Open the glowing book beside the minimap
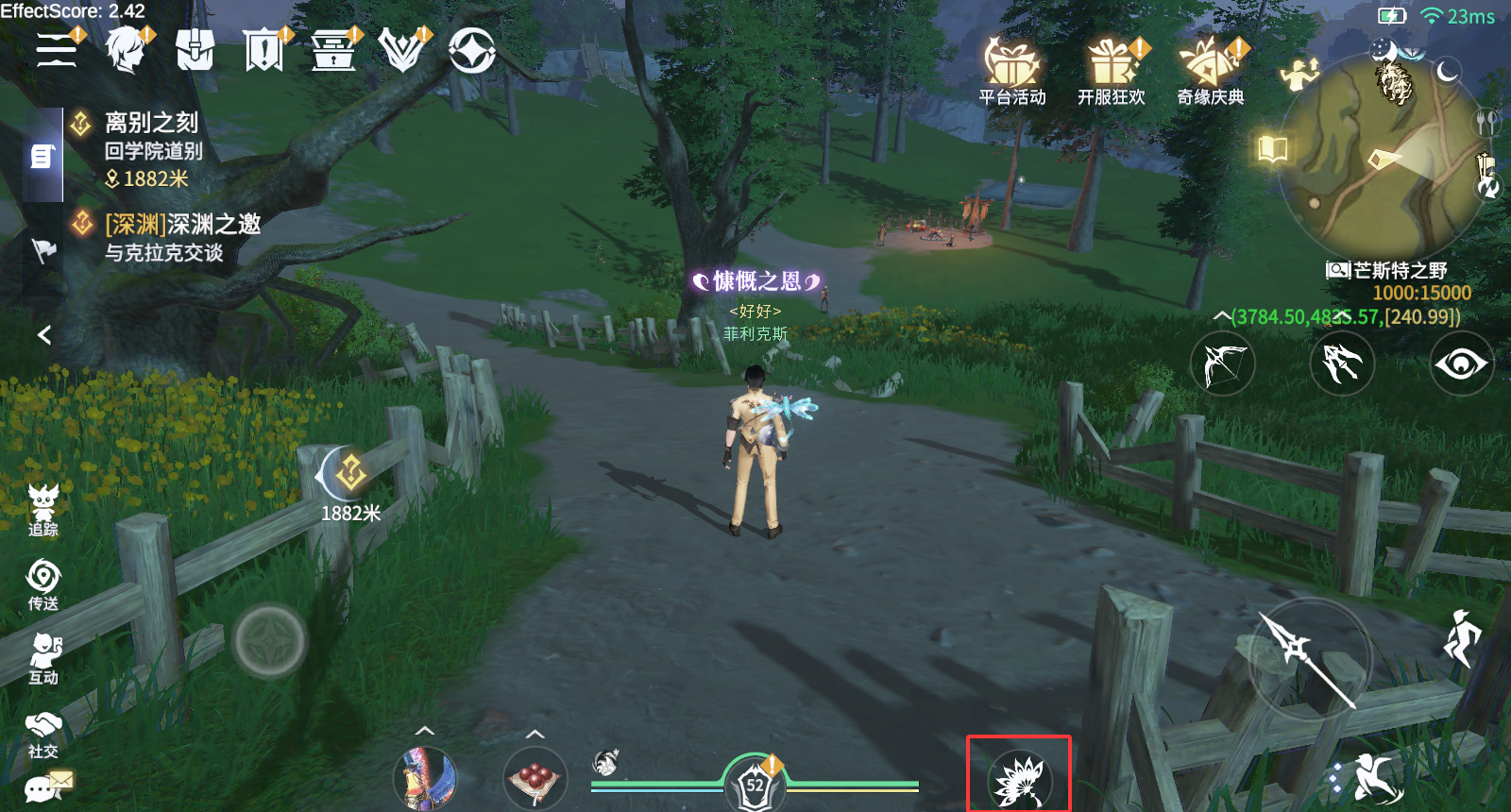 point(1273,145)
